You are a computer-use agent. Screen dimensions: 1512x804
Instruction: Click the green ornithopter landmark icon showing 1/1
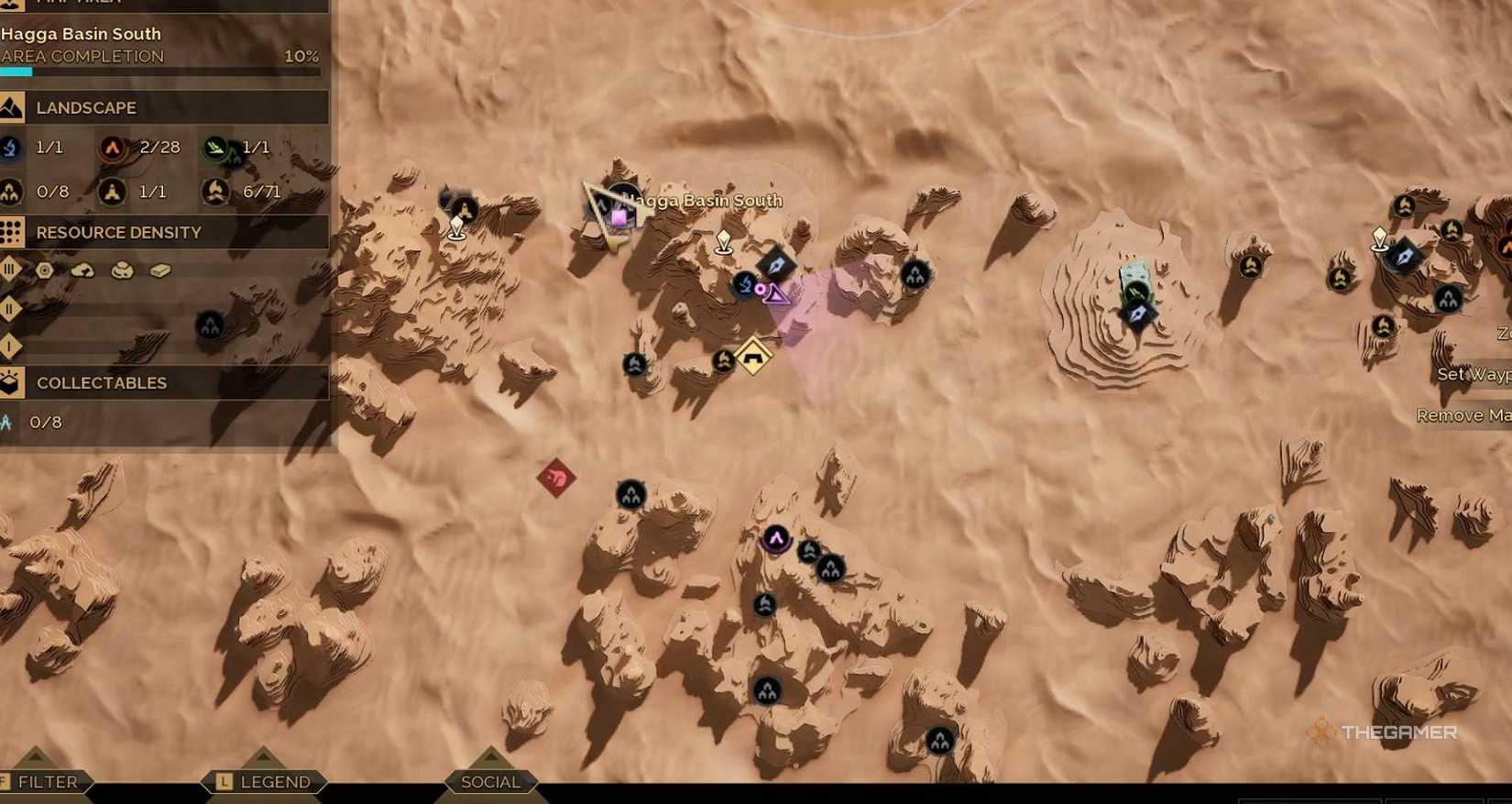pos(216,149)
